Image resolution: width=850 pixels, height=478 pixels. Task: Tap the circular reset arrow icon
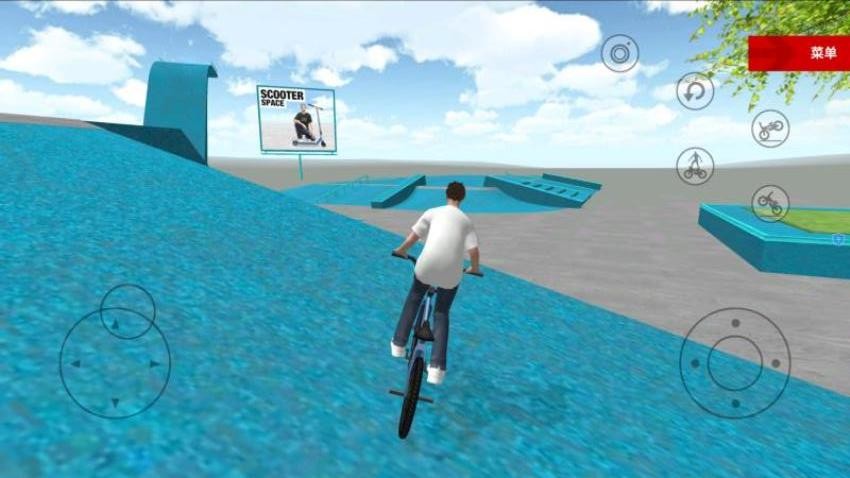pyautogui.click(x=695, y=91)
